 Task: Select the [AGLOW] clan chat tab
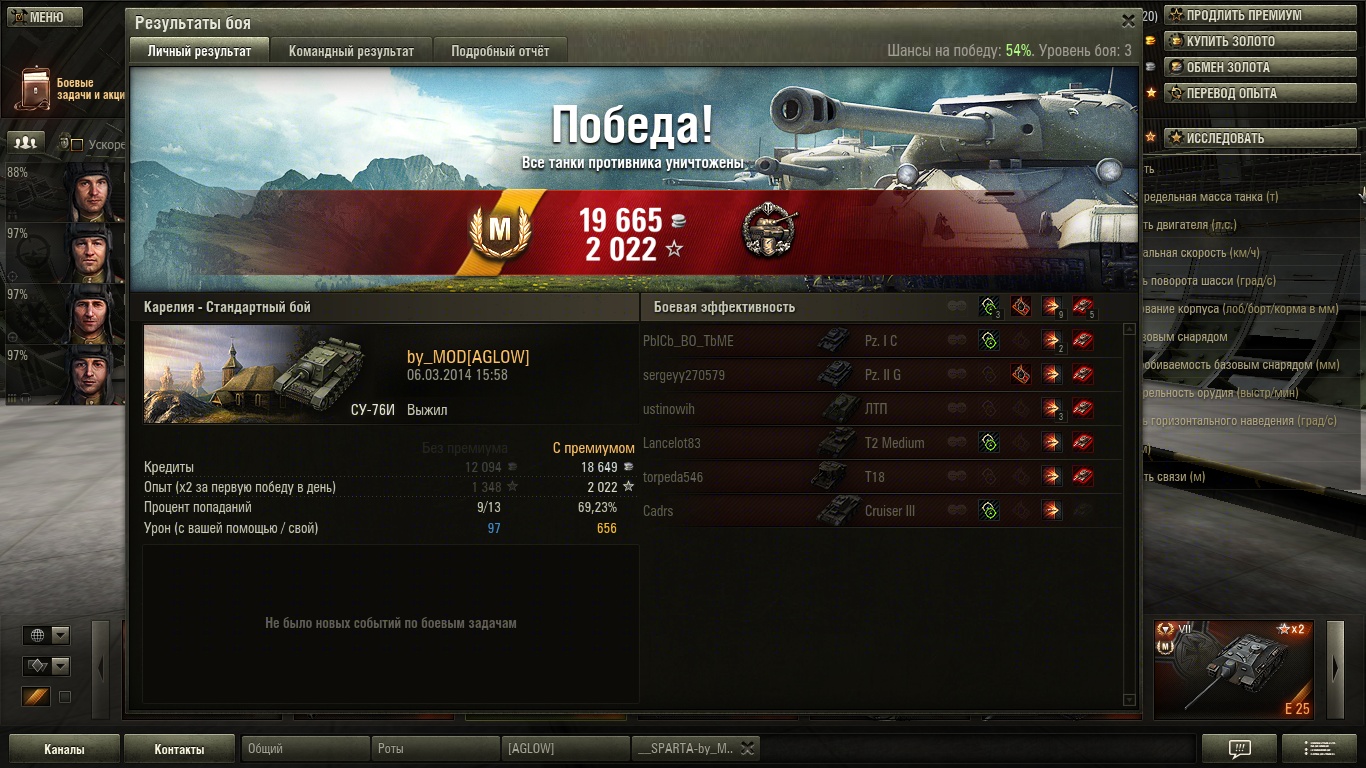coord(565,749)
